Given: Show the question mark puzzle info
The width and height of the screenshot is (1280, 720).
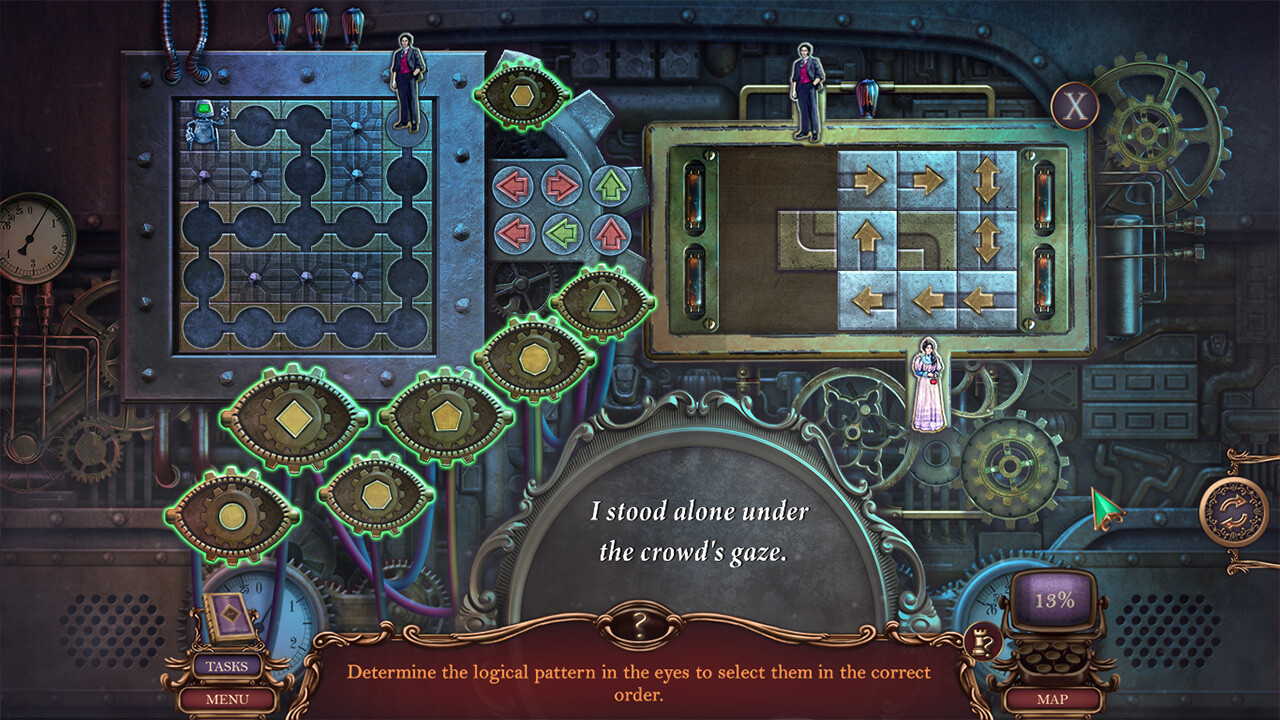Looking at the screenshot, I should [639, 626].
